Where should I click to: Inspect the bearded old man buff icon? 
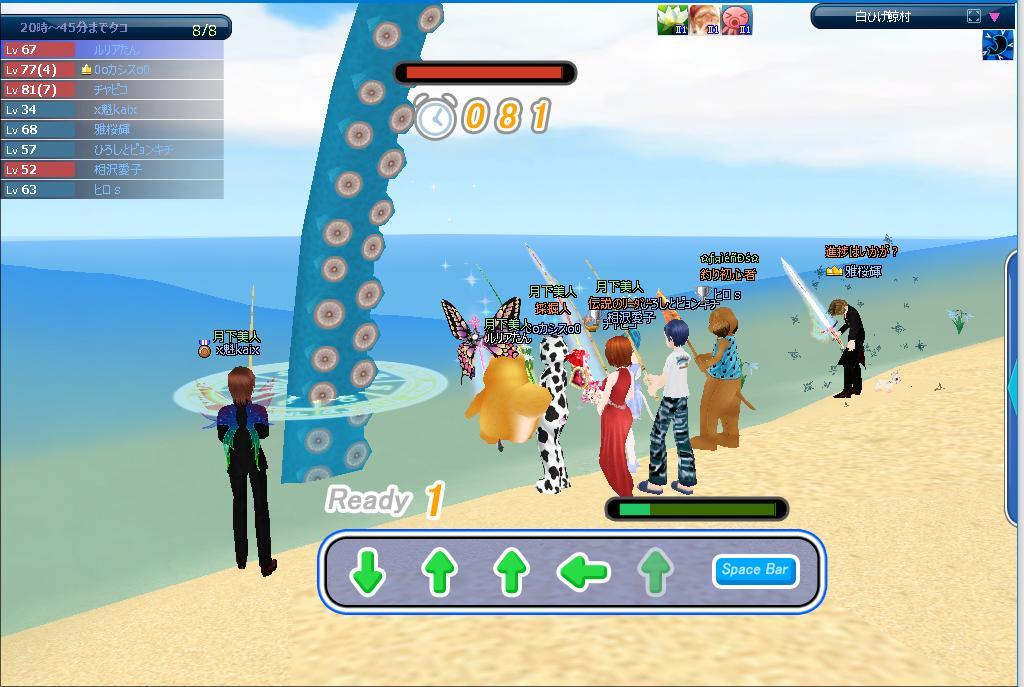tap(705, 20)
